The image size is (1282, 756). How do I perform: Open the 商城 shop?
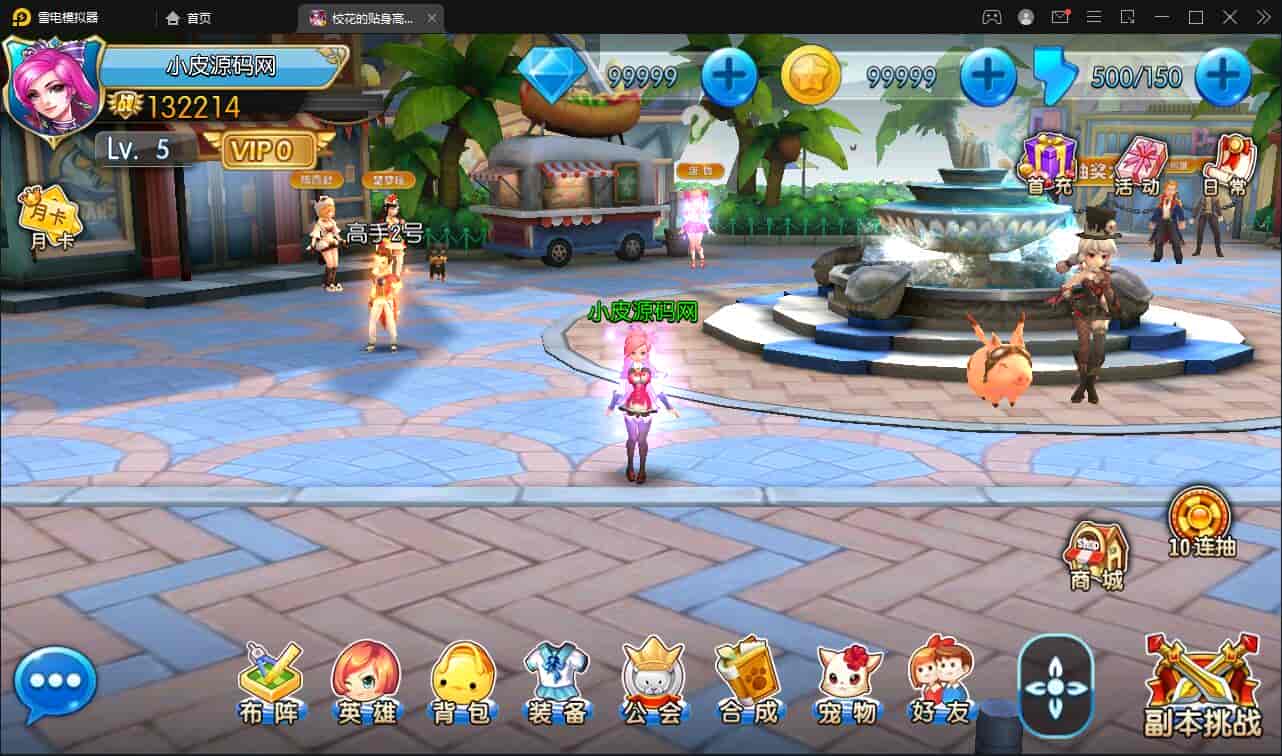click(1097, 555)
